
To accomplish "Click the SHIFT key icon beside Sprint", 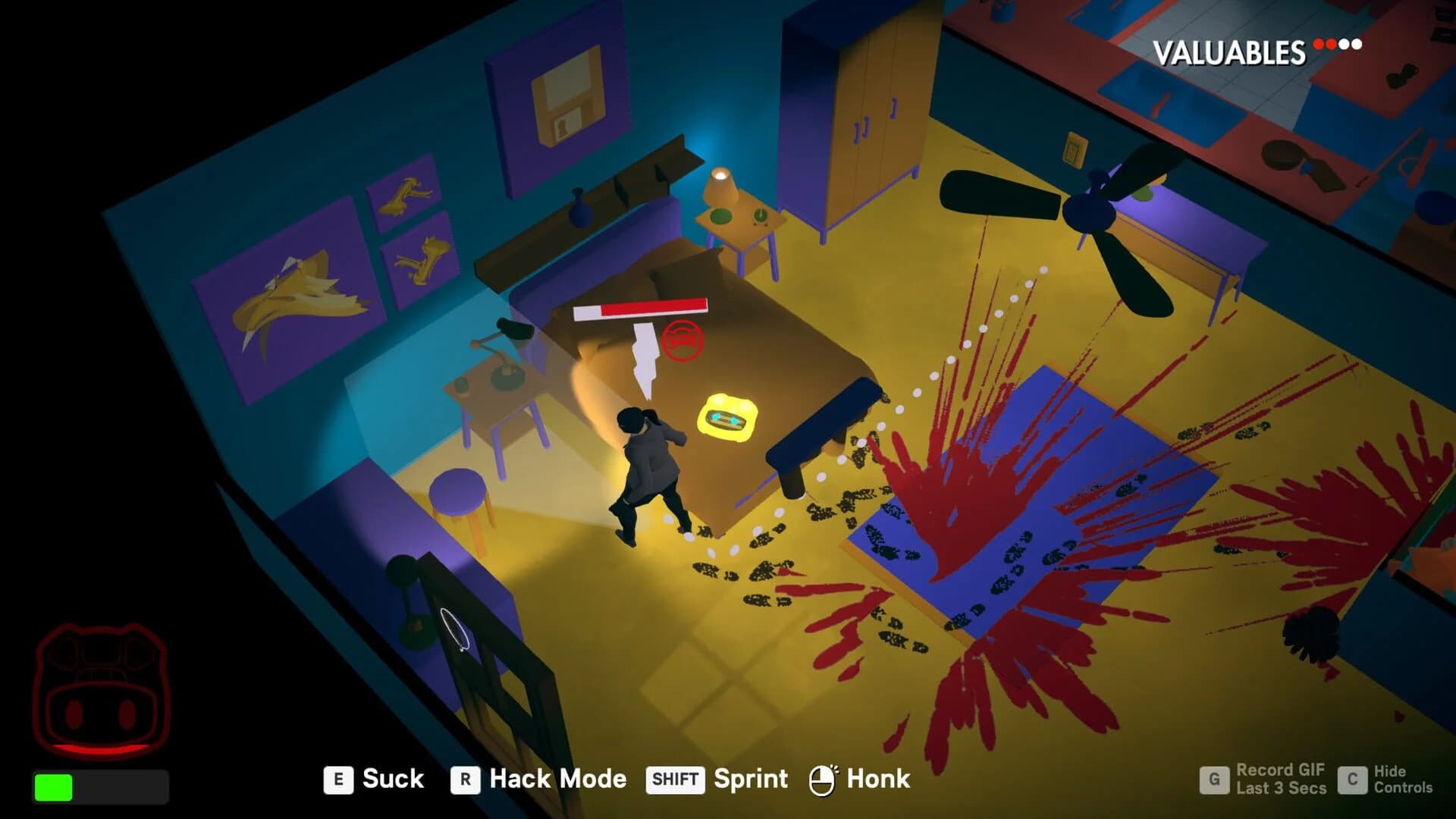I will (x=676, y=779).
